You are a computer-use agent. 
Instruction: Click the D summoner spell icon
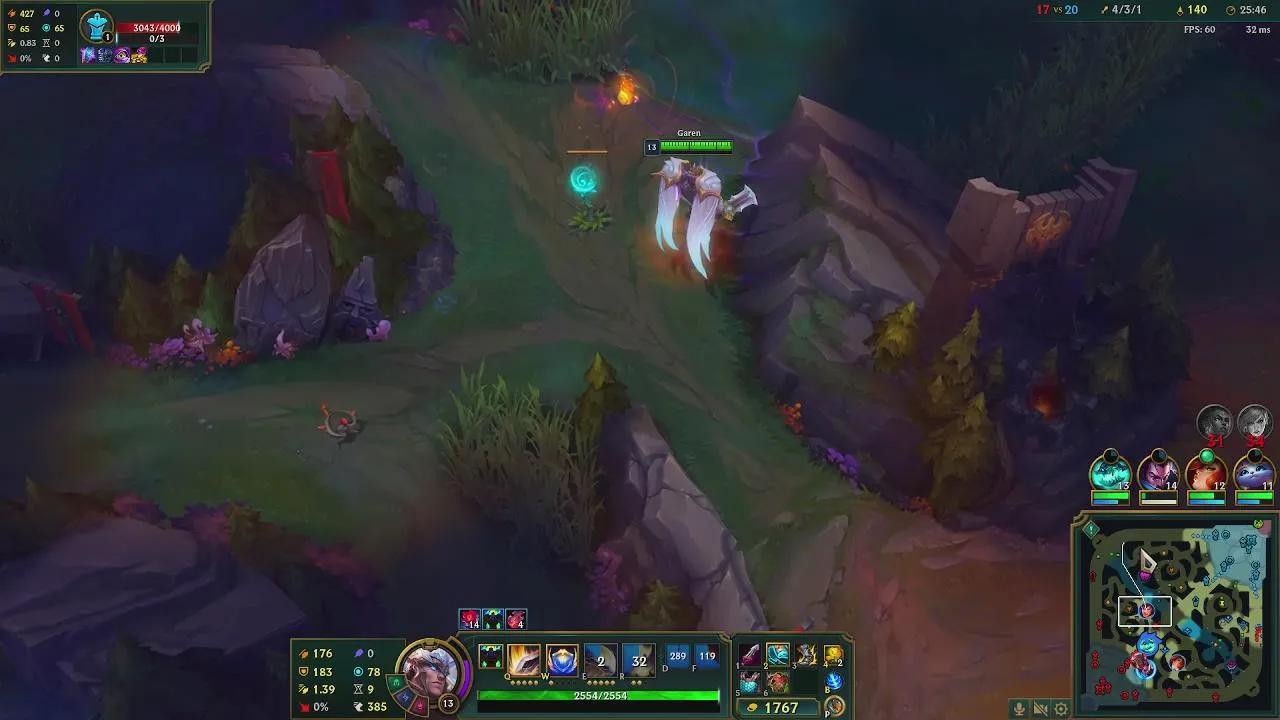(675, 655)
